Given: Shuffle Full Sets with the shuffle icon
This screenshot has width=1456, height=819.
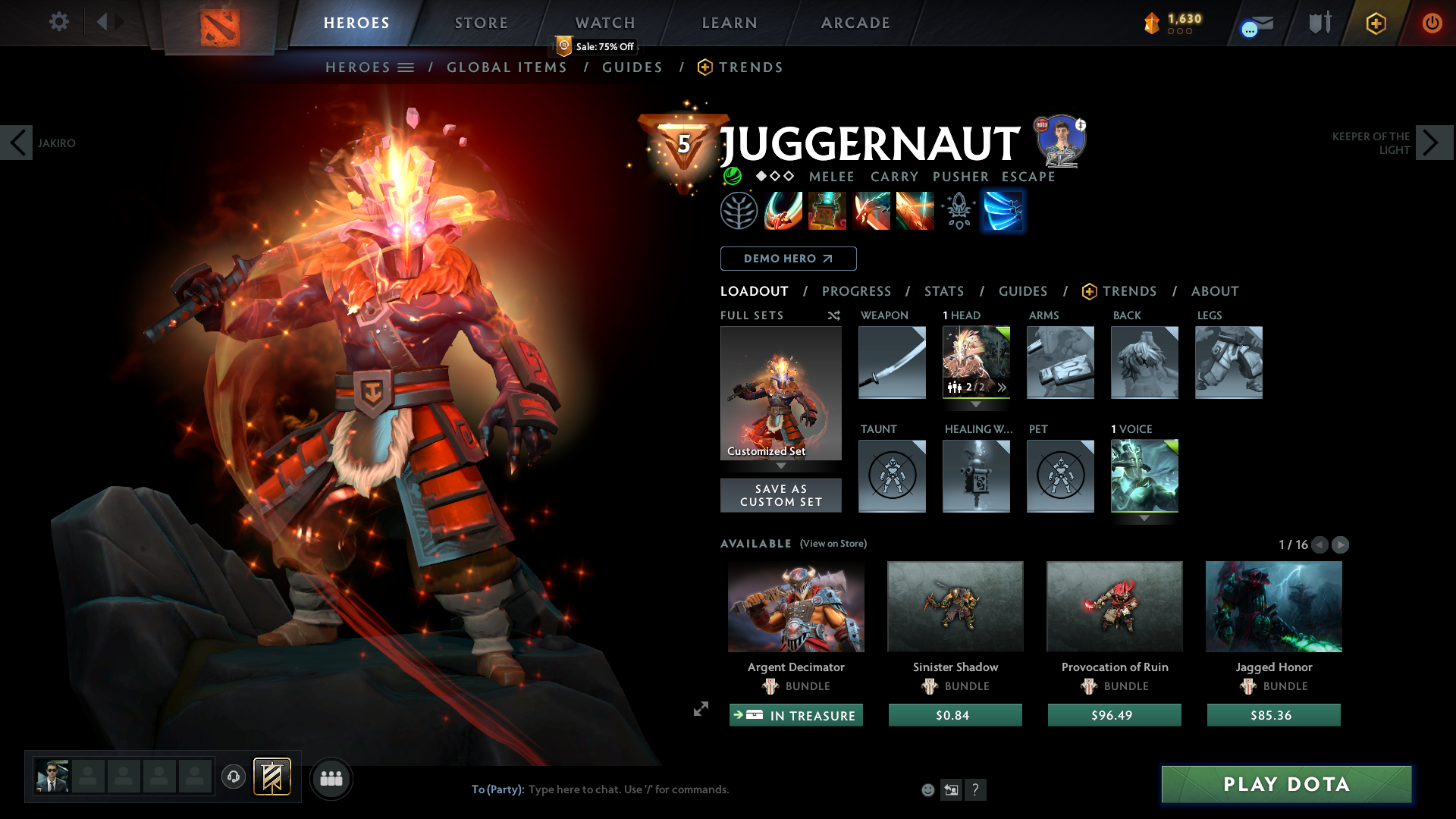Looking at the screenshot, I should coord(834,316).
